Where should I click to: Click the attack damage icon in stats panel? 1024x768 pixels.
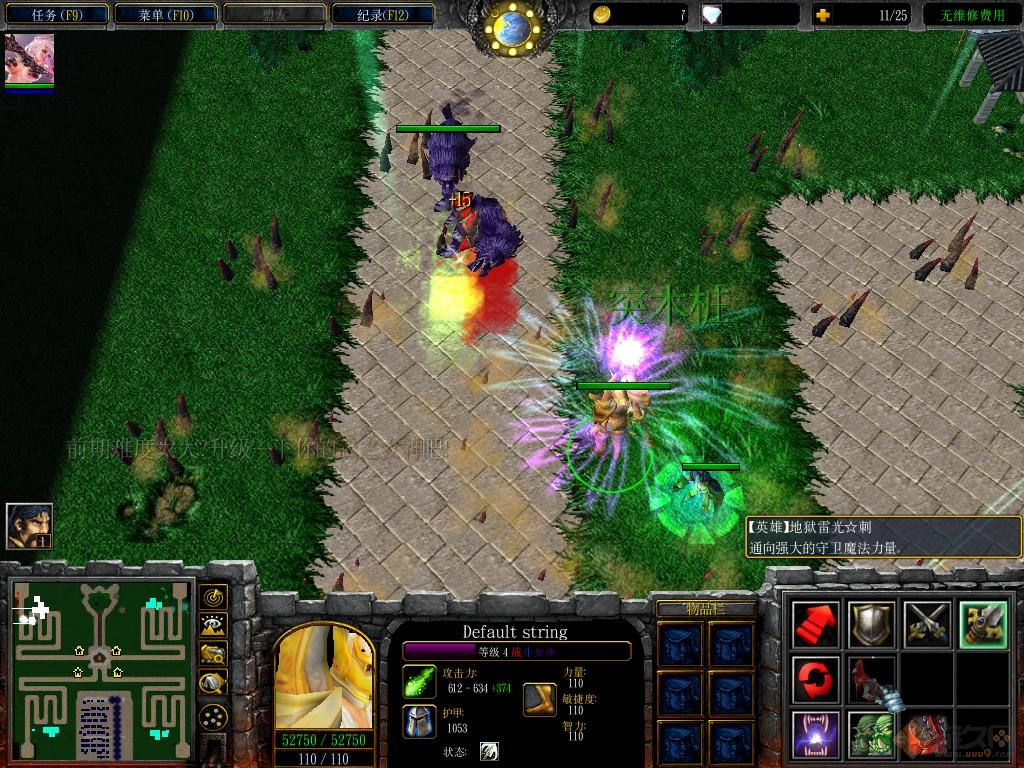pos(420,681)
